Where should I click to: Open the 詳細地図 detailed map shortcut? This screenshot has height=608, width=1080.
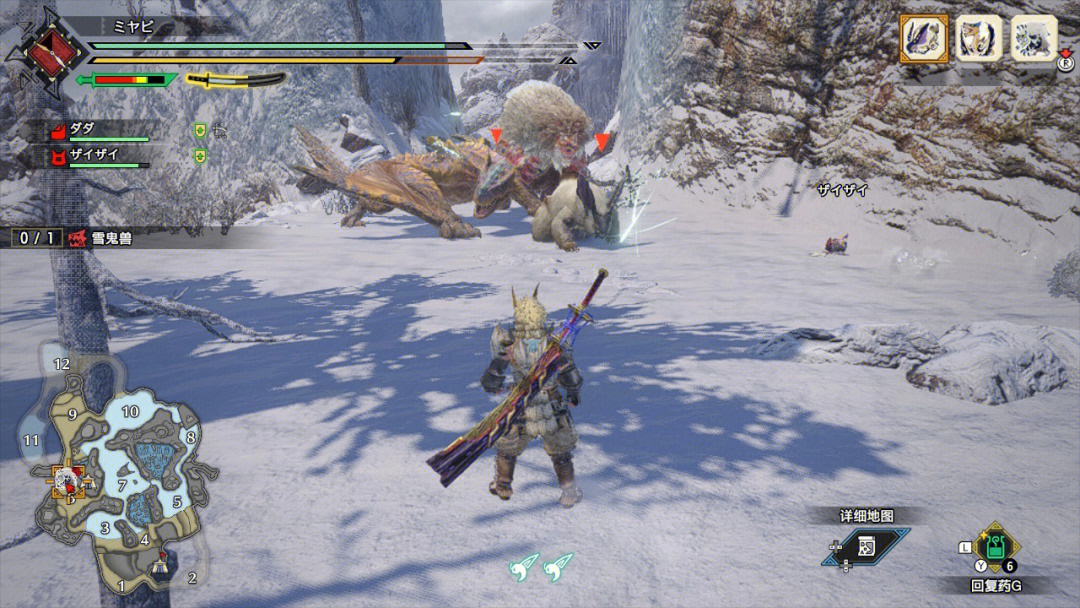click(866, 546)
